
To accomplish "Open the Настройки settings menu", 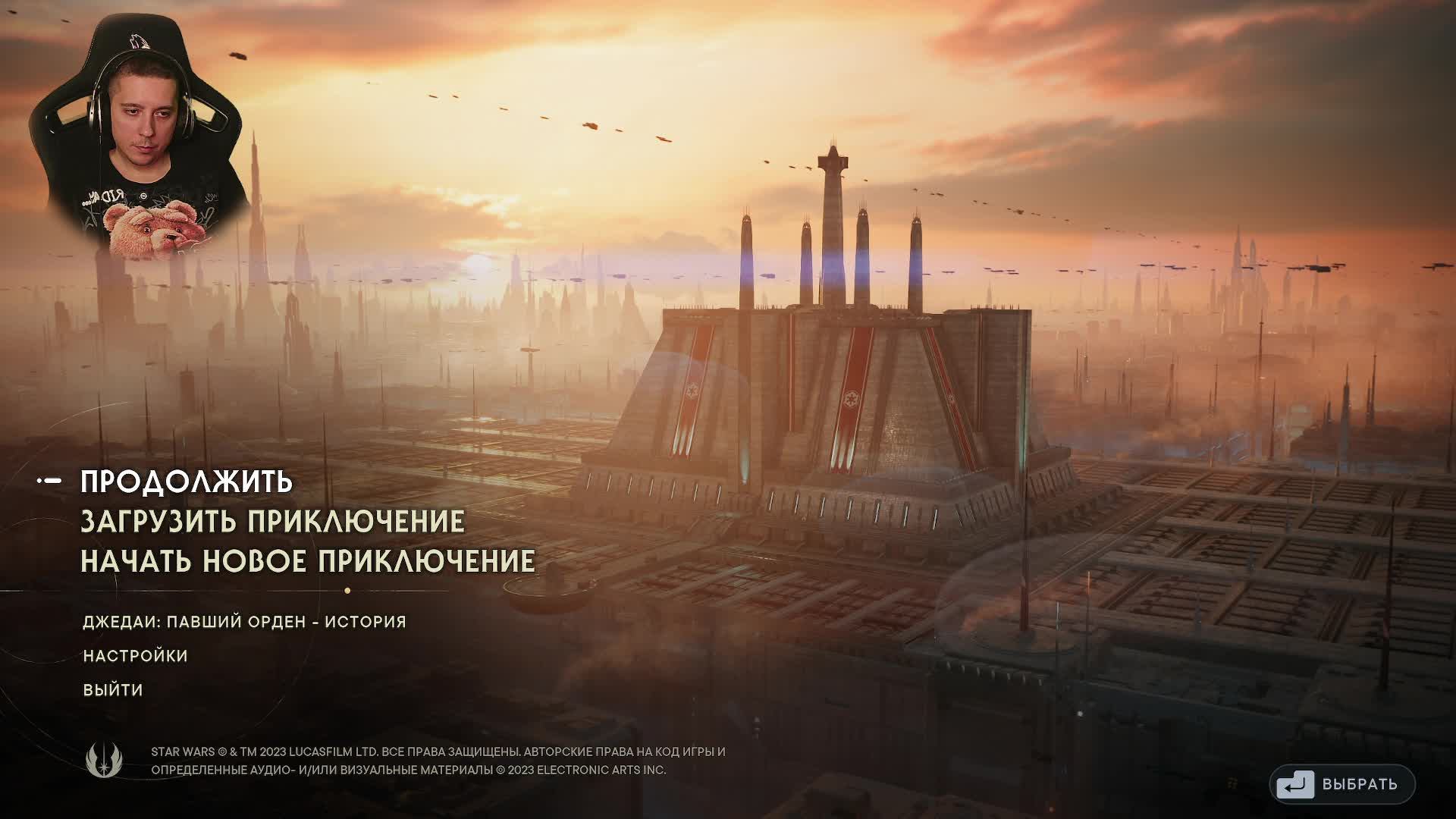I will 136,656.
